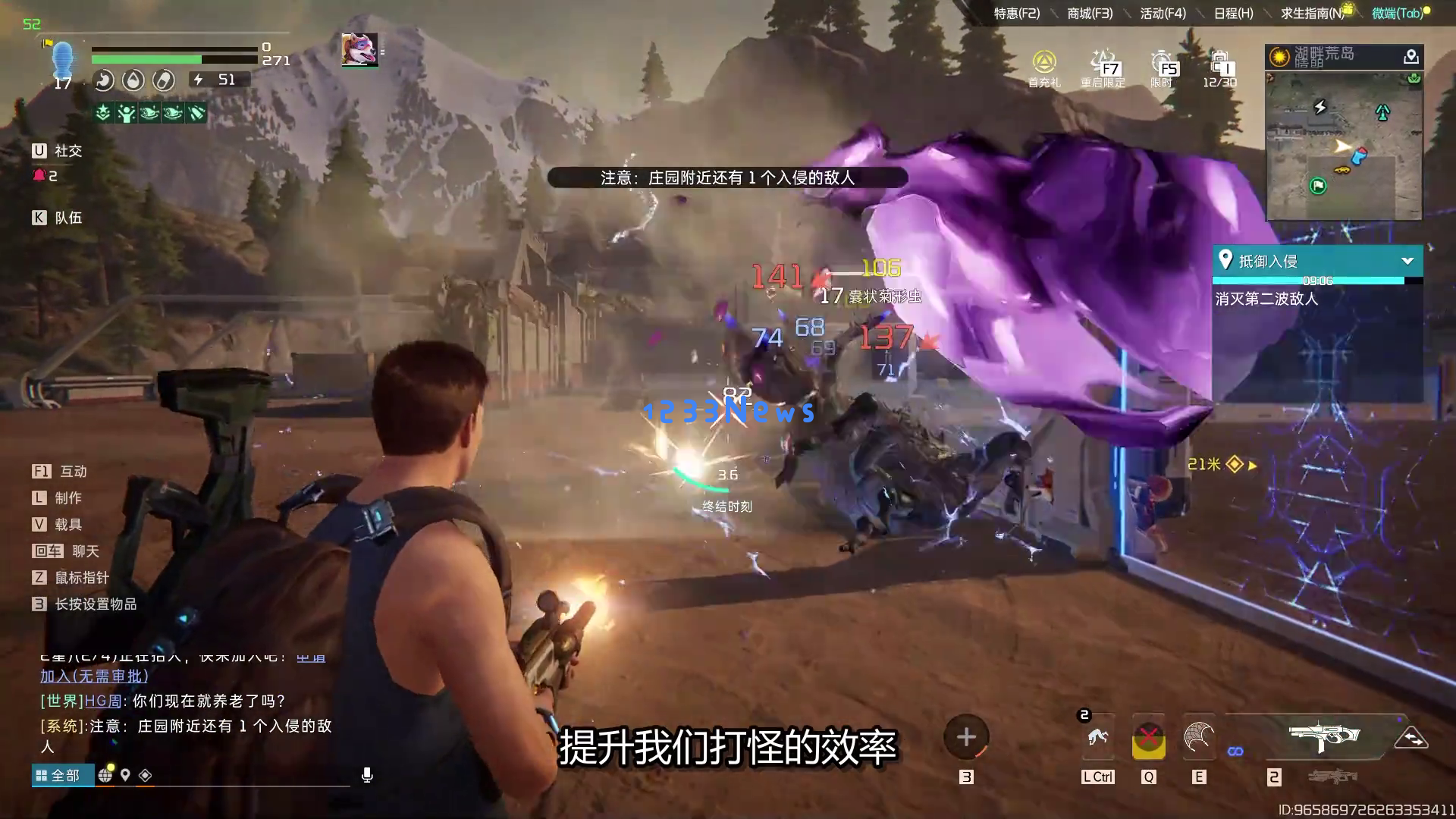Image resolution: width=1456 pixels, height=819 pixels.
Task: Open the 特惠 special offers menu
Action: point(1016,14)
